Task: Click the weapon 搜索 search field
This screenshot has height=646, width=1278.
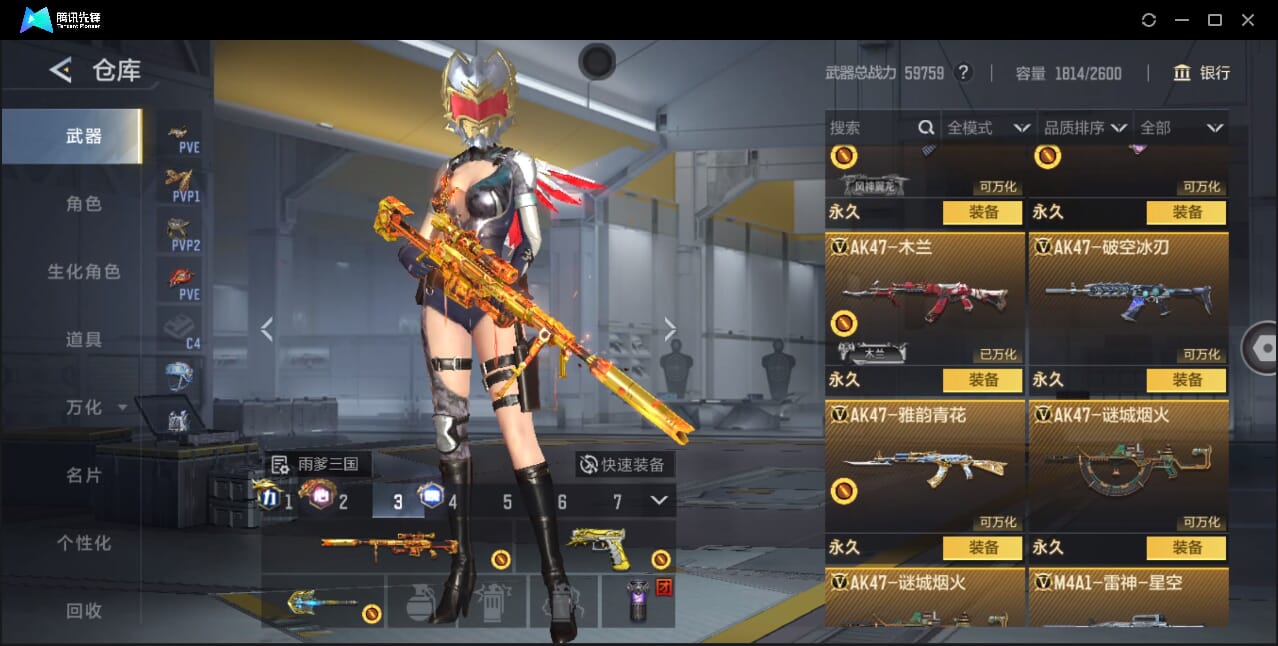Action: (872, 128)
